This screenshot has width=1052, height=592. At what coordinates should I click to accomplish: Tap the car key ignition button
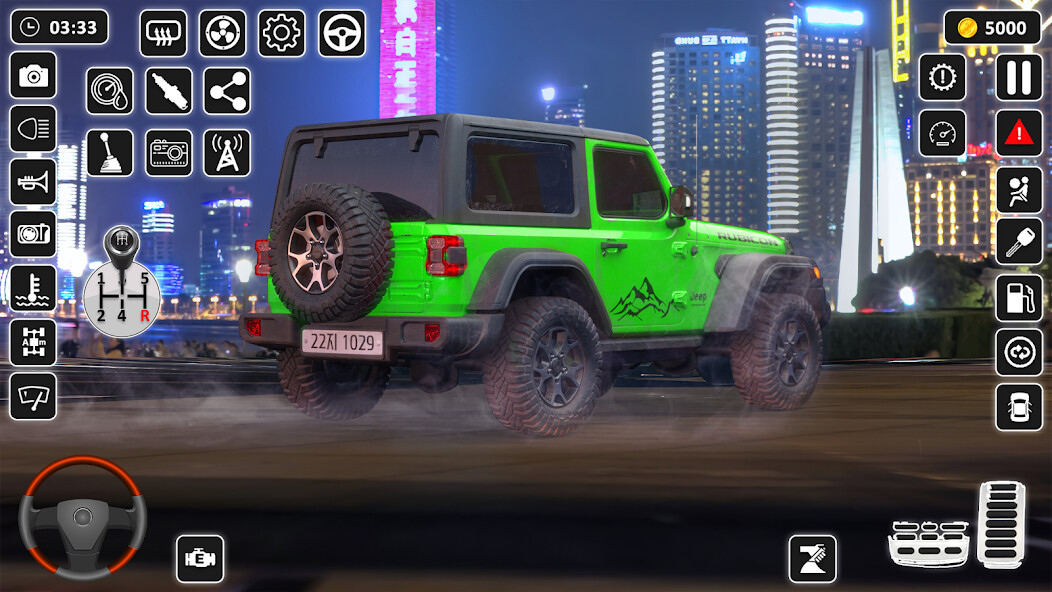[x=1018, y=242]
